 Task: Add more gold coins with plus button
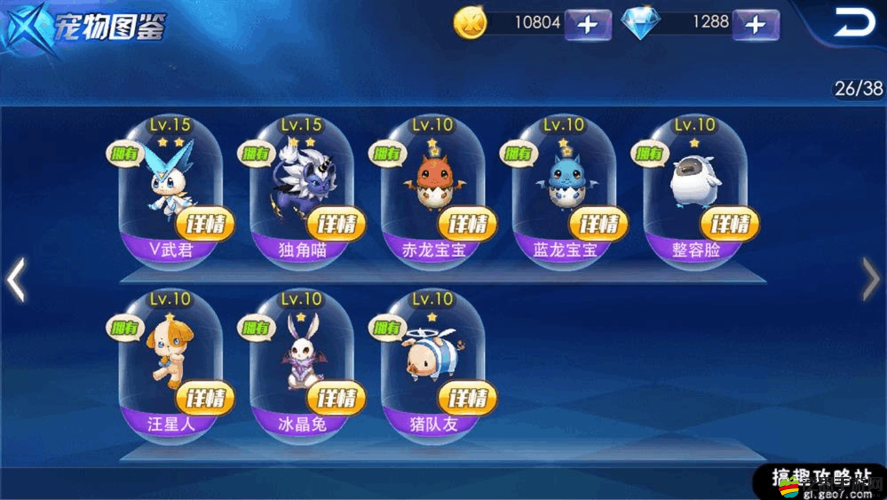pos(587,24)
